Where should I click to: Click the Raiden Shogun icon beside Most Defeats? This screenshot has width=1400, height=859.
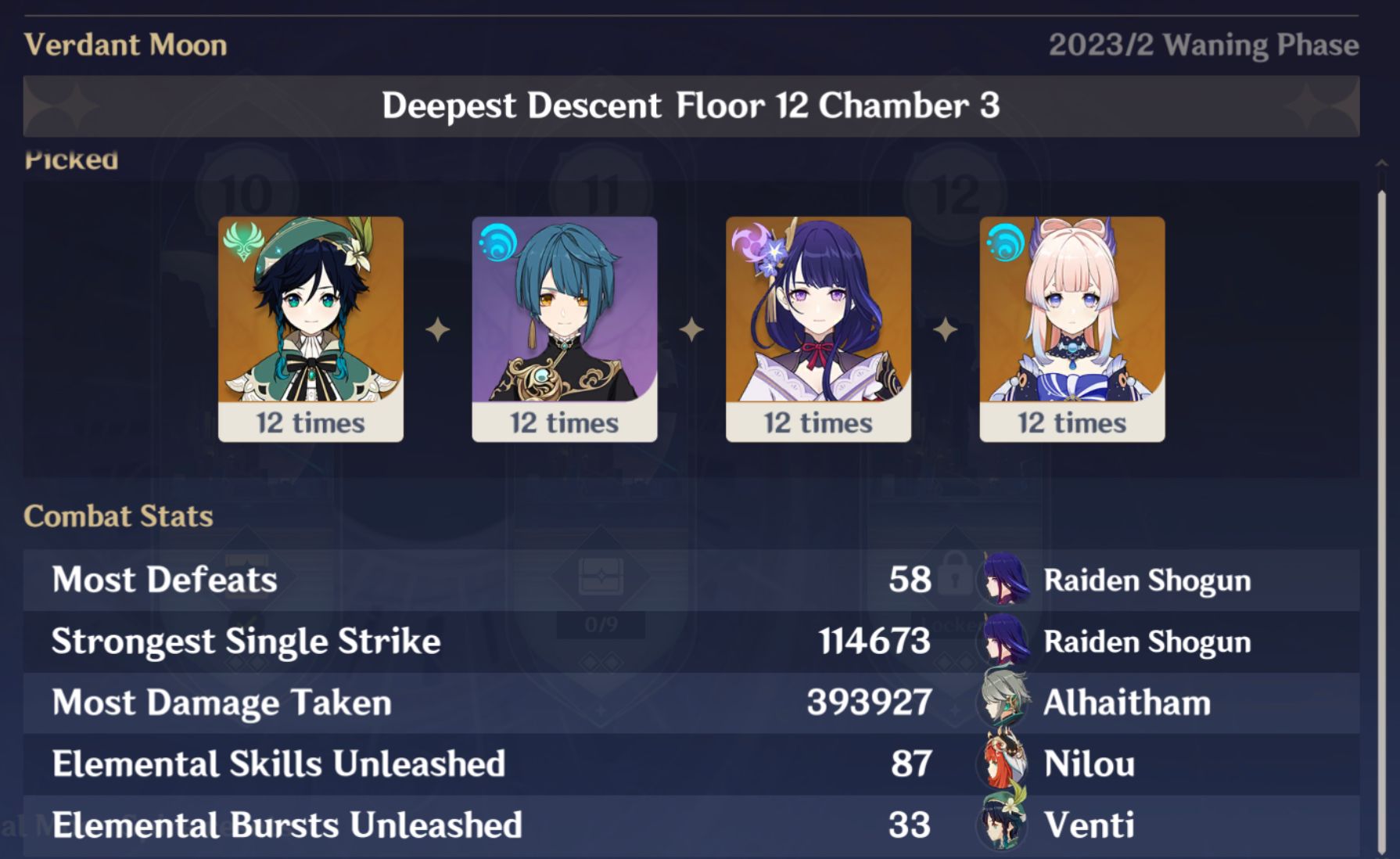(1002, 580)
